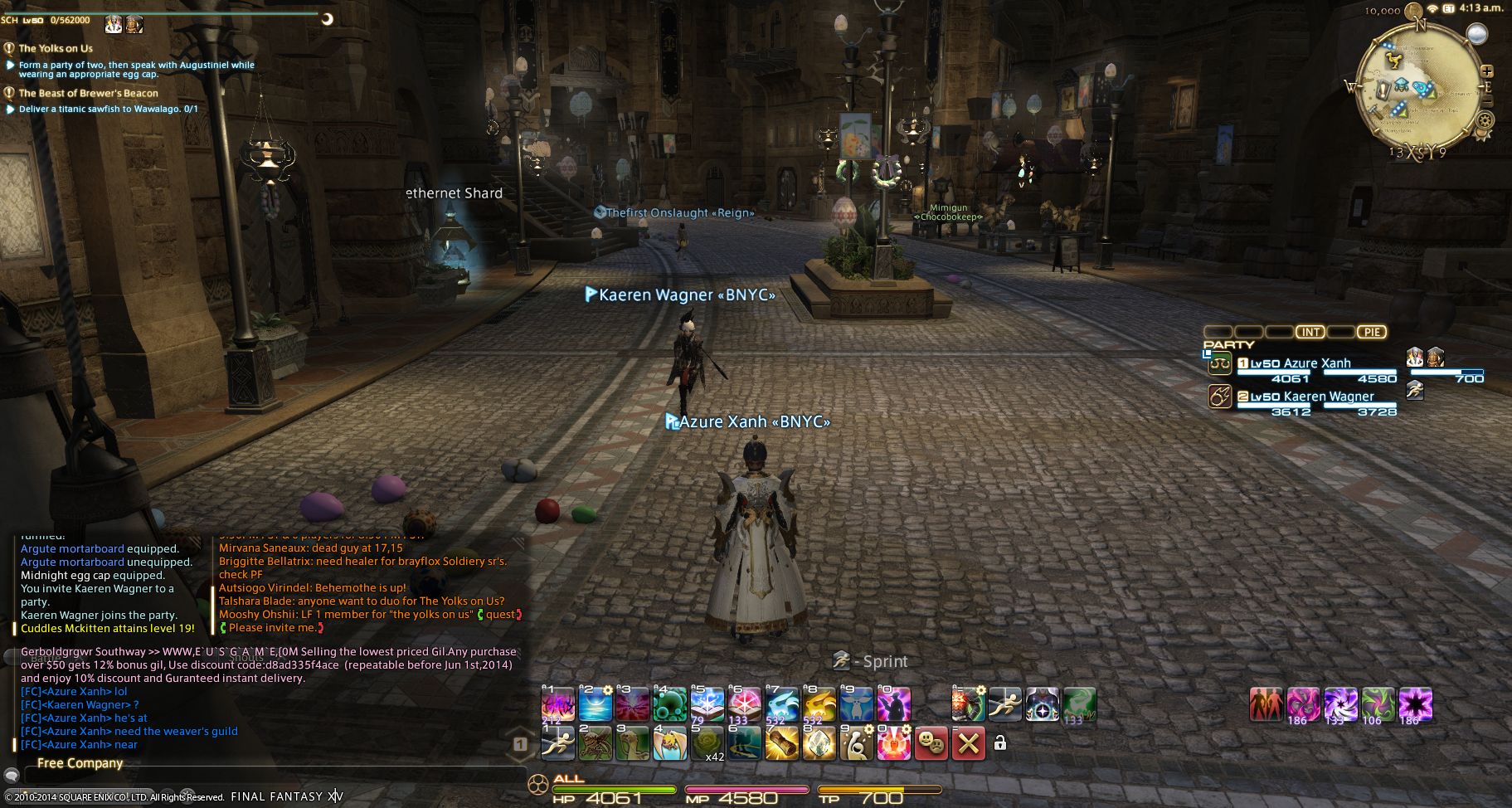Click the weather orb beside the minimap
1512x808 pixels.
pyautogui.click(x=1476, y=33)
